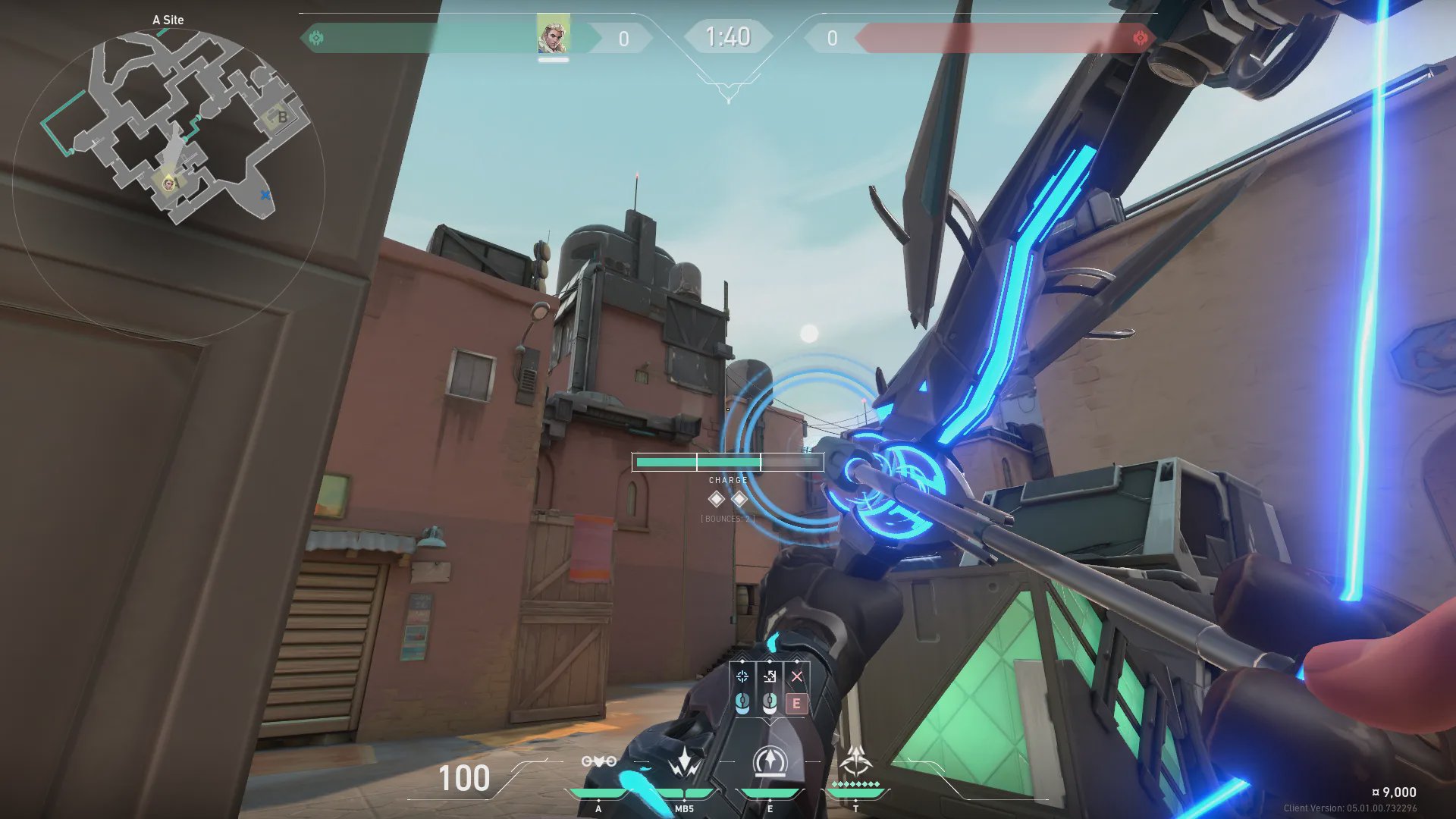Screen dimensions: 1456x819
Task: Activate the Owl Drone ability icon
Action: point(598,761)
